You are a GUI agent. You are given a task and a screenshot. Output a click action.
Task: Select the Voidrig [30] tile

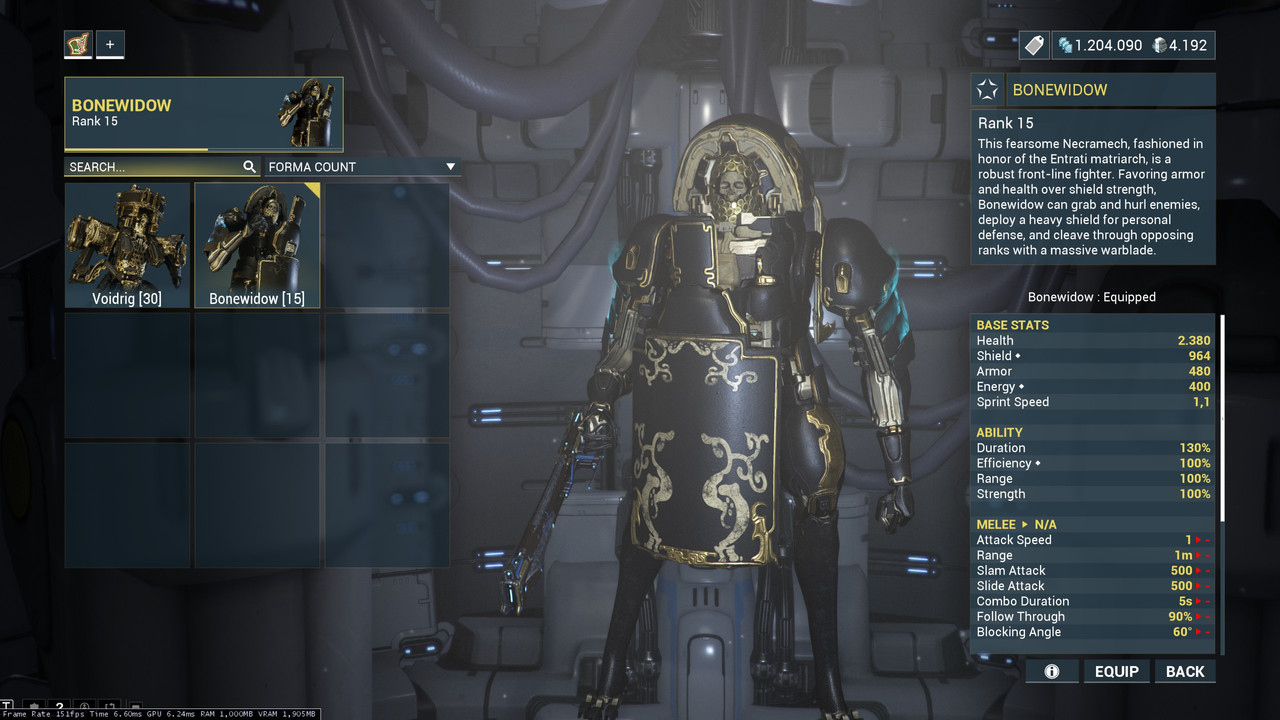tap(127, 245)
